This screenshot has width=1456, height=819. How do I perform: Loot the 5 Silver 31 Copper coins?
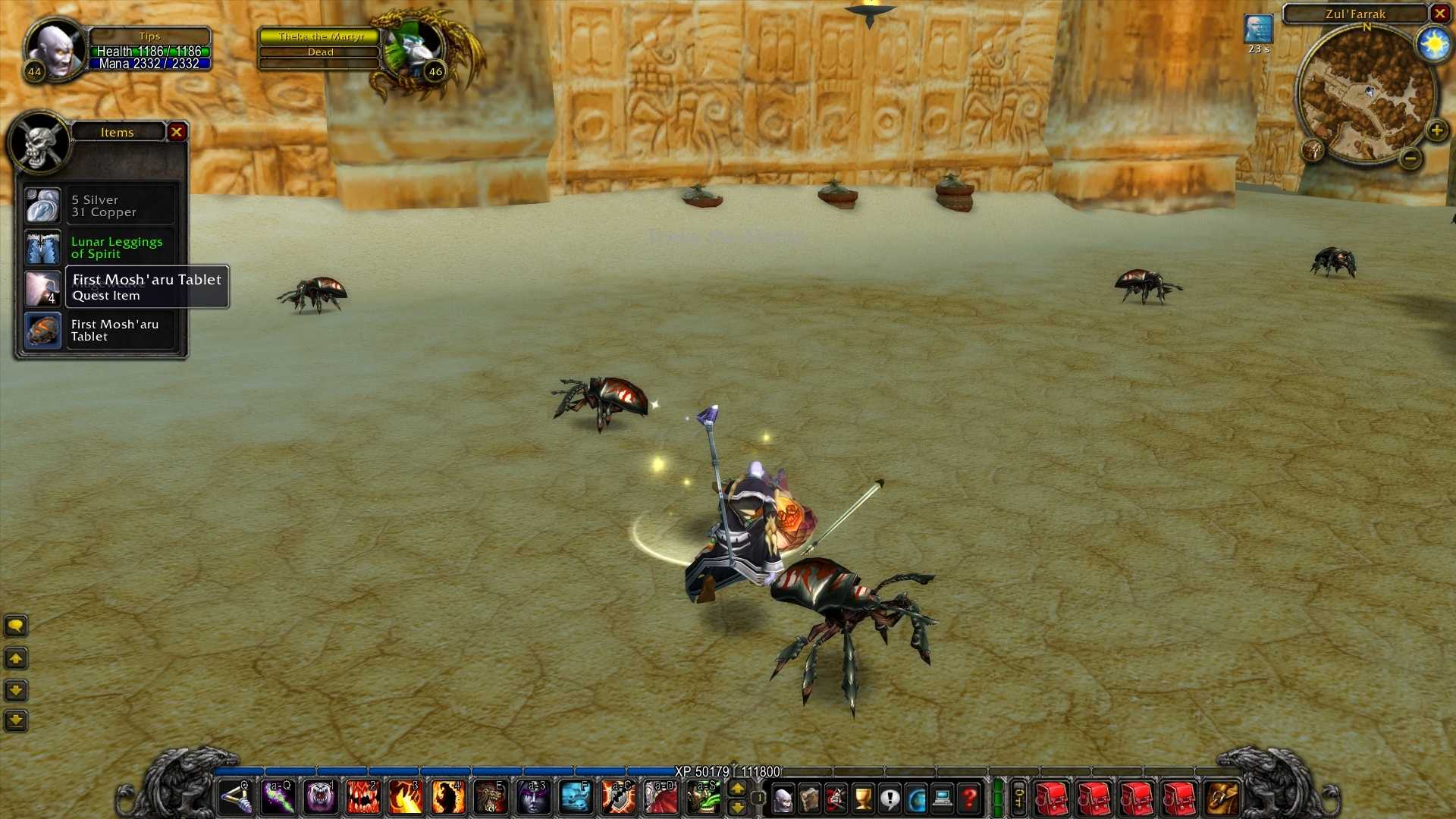point(42,206)
